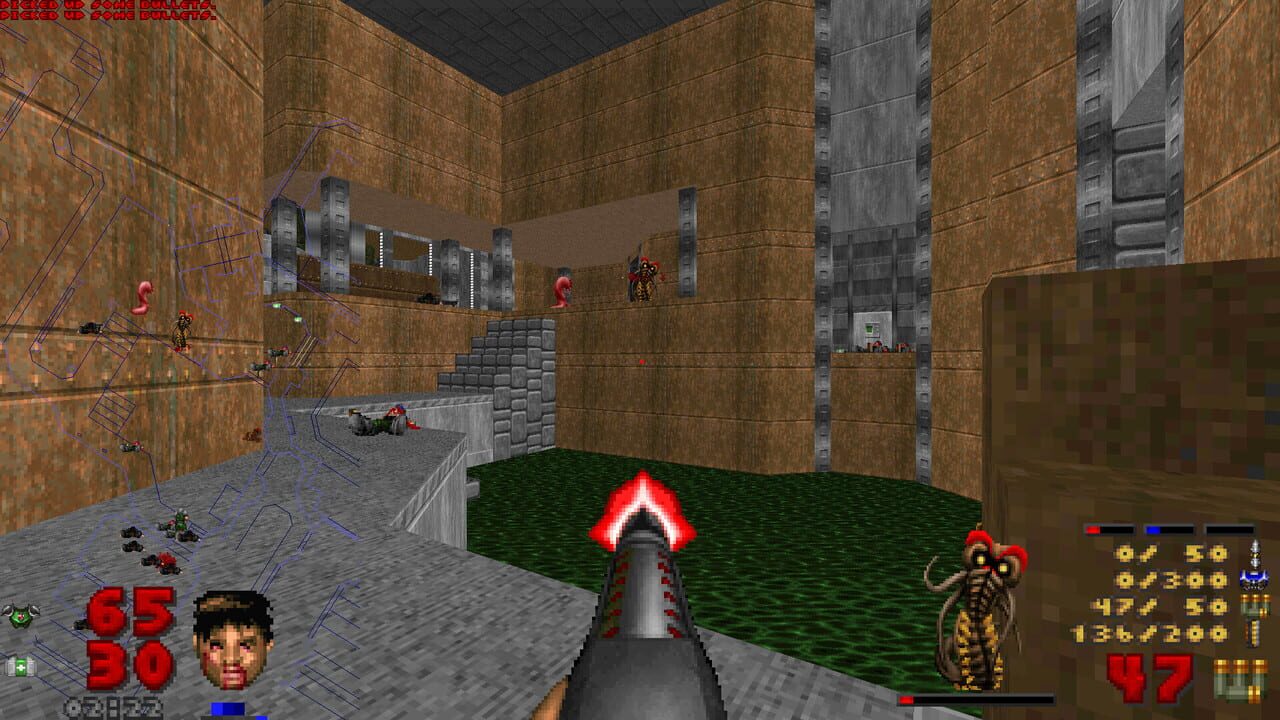The height and width of the screenshot is (720, 1280).
Task: Click the rocket ammo icon in the HUD
Action: (1255, 556)
